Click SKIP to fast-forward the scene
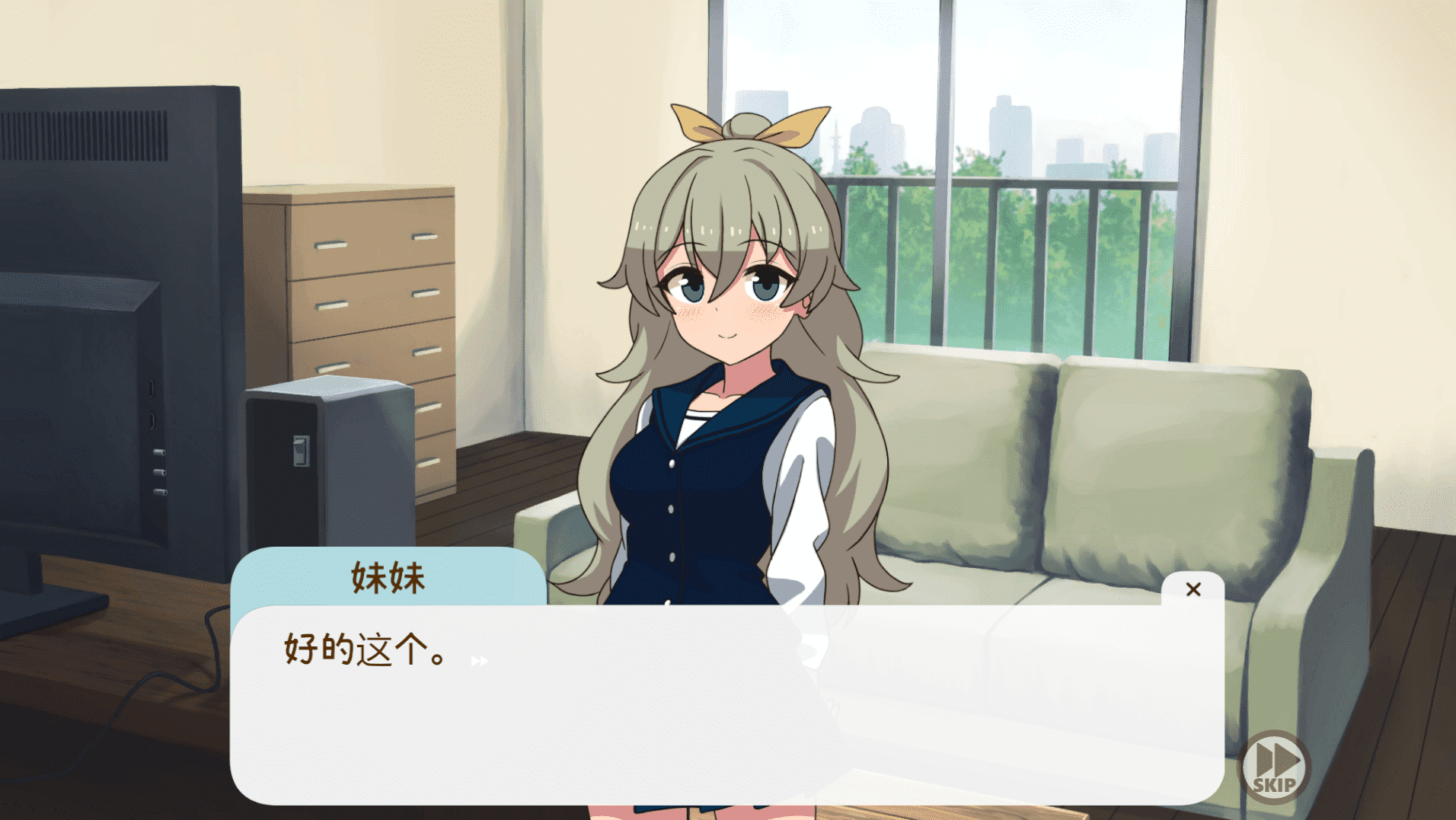1456x820 pixels. (1274, 765)
